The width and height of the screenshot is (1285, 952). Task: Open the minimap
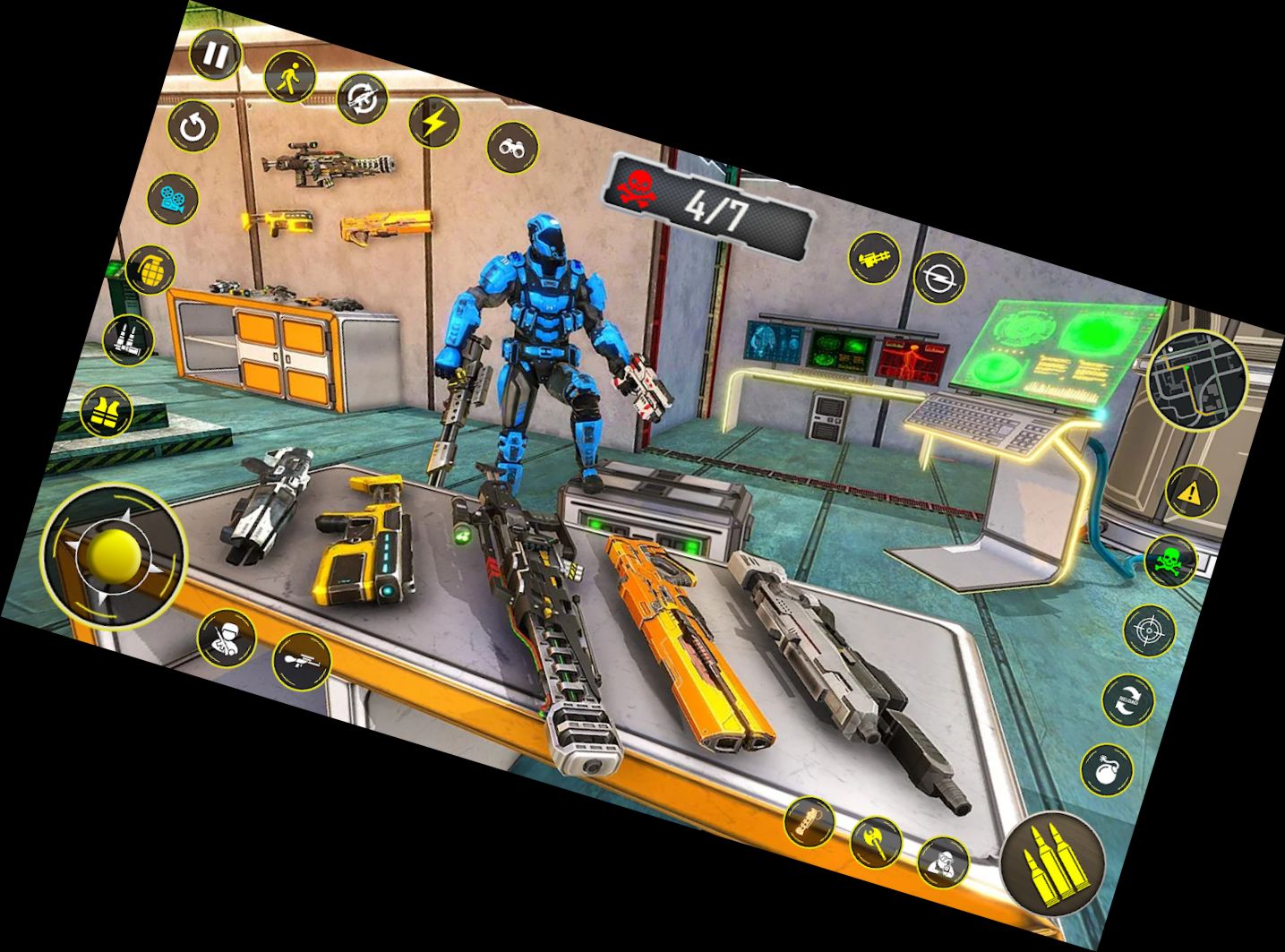click(x=1195, y=380)
